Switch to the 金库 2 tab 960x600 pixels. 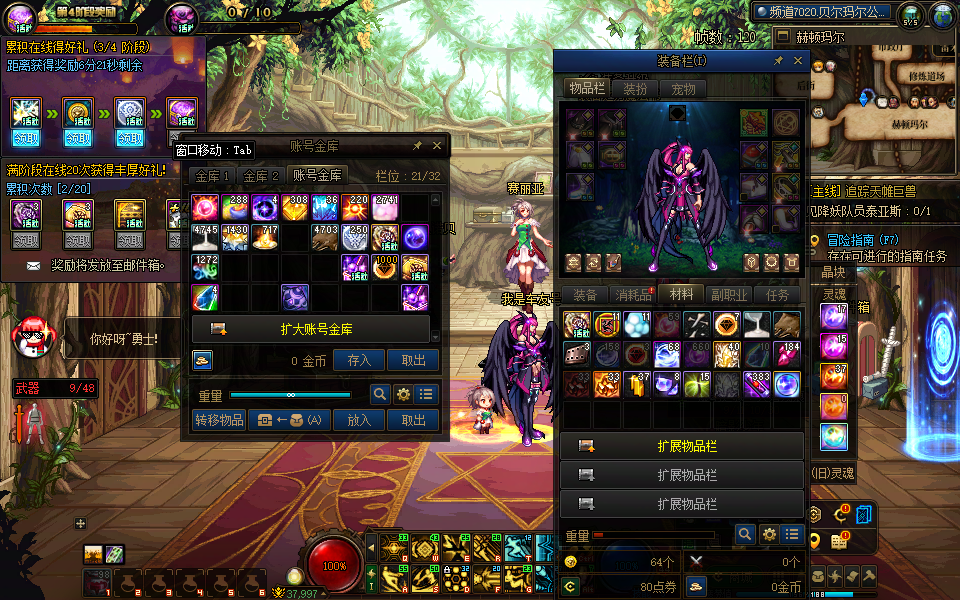tap(262, 175)
